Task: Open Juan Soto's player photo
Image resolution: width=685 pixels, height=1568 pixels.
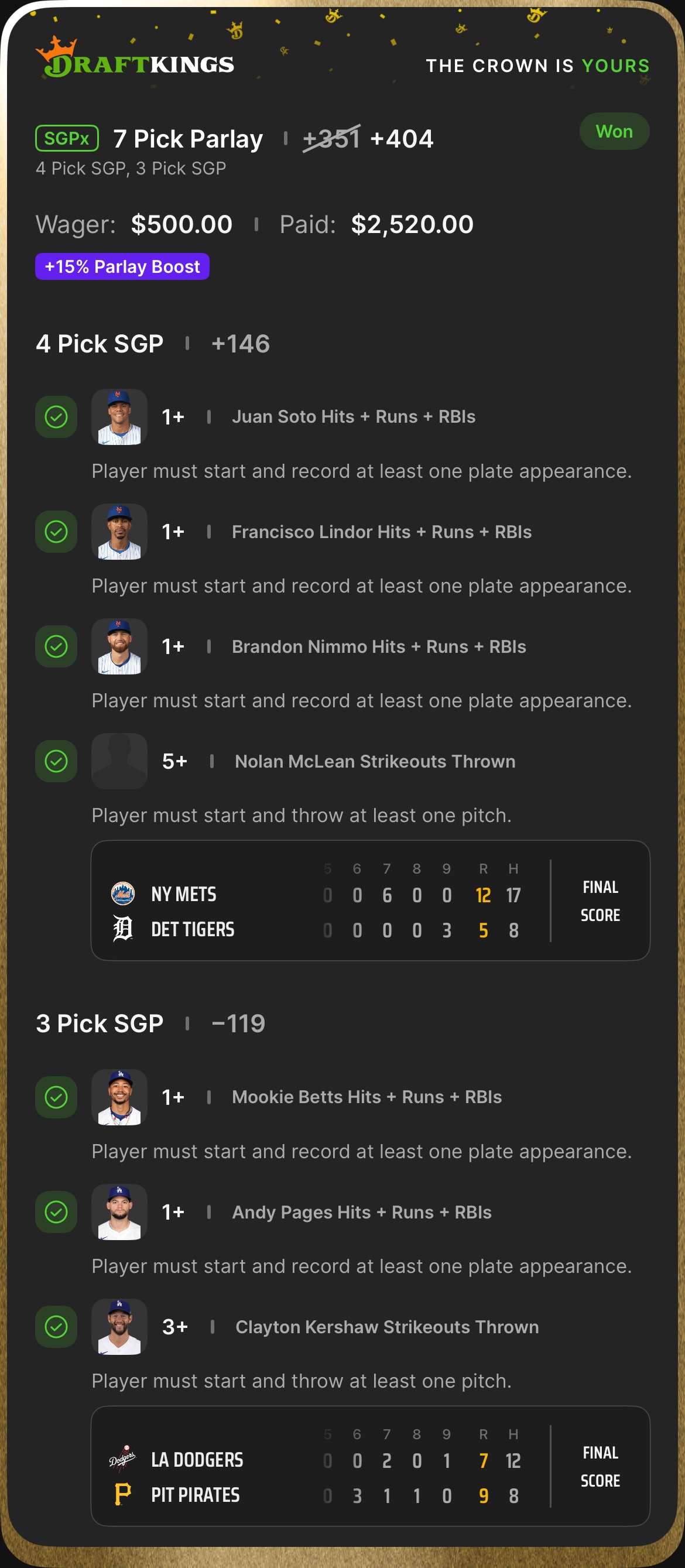Action: [x=119, y=417]
